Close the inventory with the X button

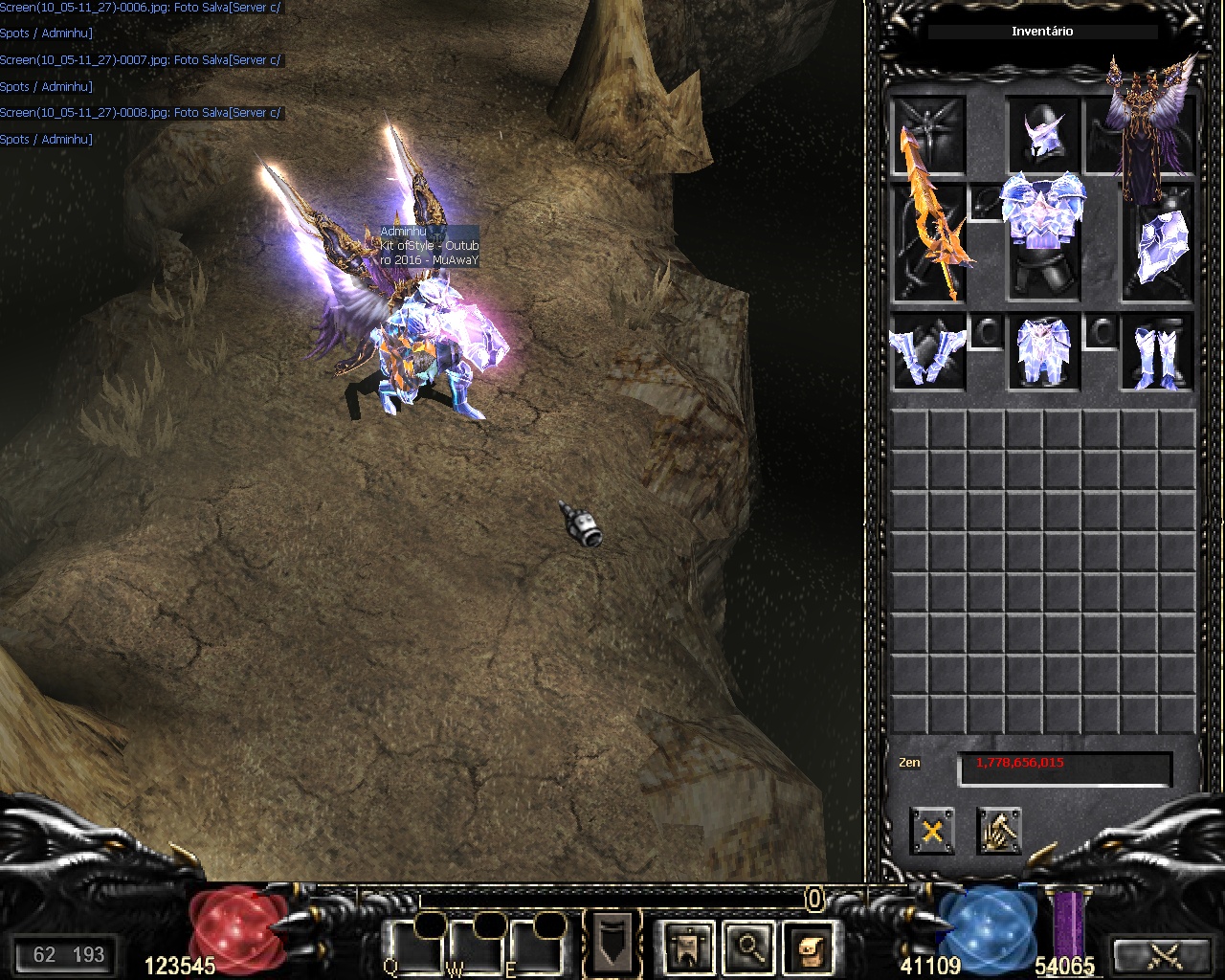pyautogui.click(x=932, y=831)
